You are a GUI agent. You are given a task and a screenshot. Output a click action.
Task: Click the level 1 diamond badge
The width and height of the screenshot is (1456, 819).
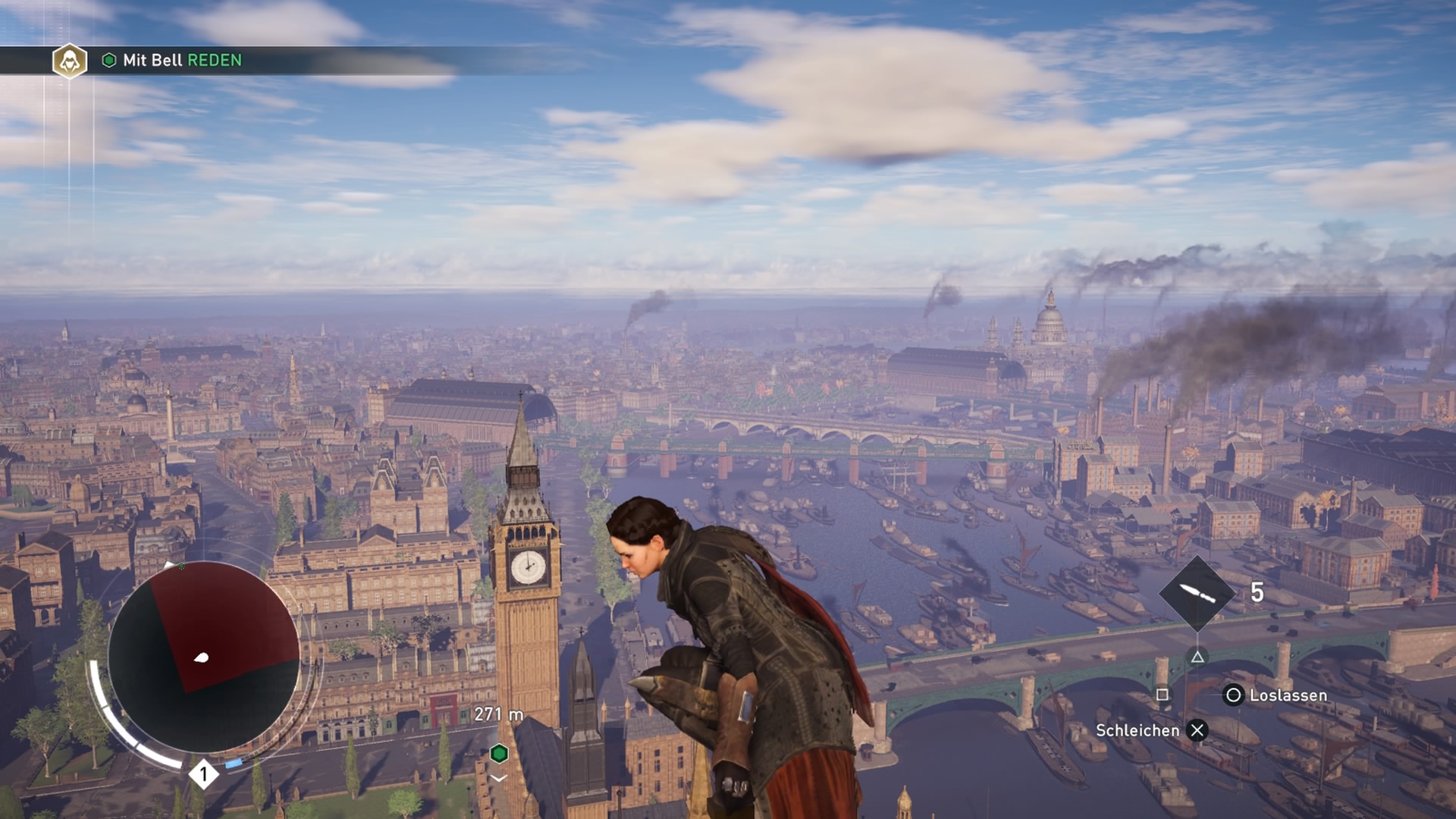click(x=203, y=774)
